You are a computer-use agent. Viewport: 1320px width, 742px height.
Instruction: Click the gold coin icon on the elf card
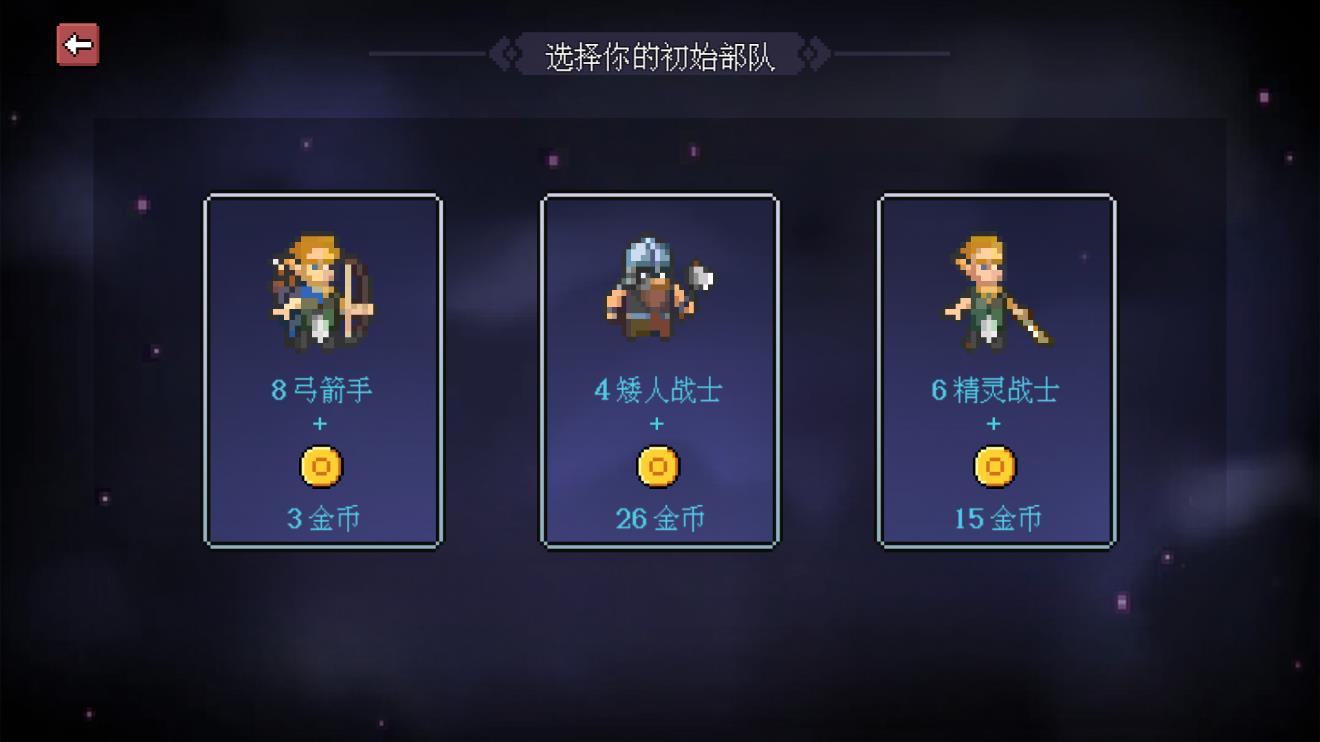tap(993, 465)
